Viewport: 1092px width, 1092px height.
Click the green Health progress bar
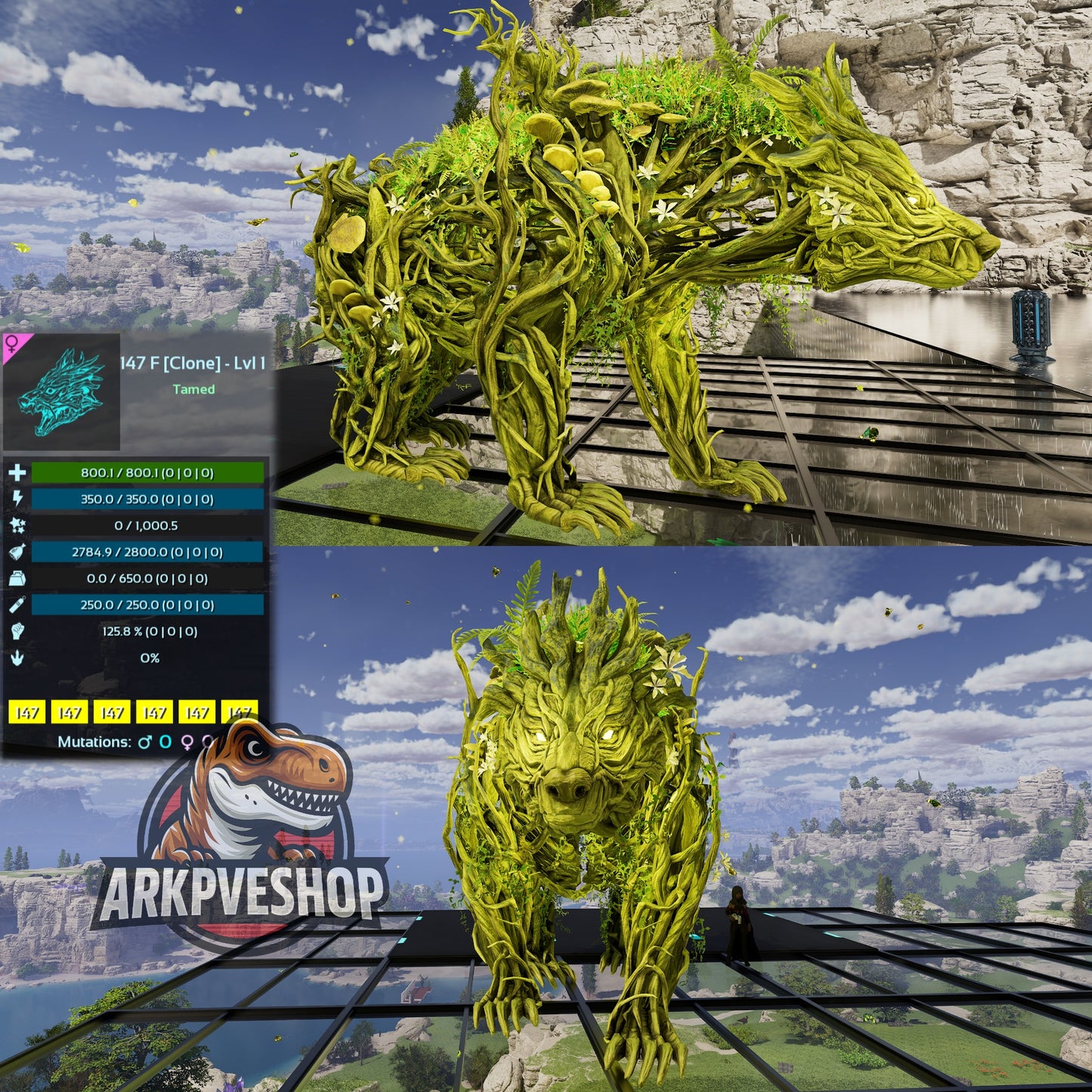click(149, 473)
